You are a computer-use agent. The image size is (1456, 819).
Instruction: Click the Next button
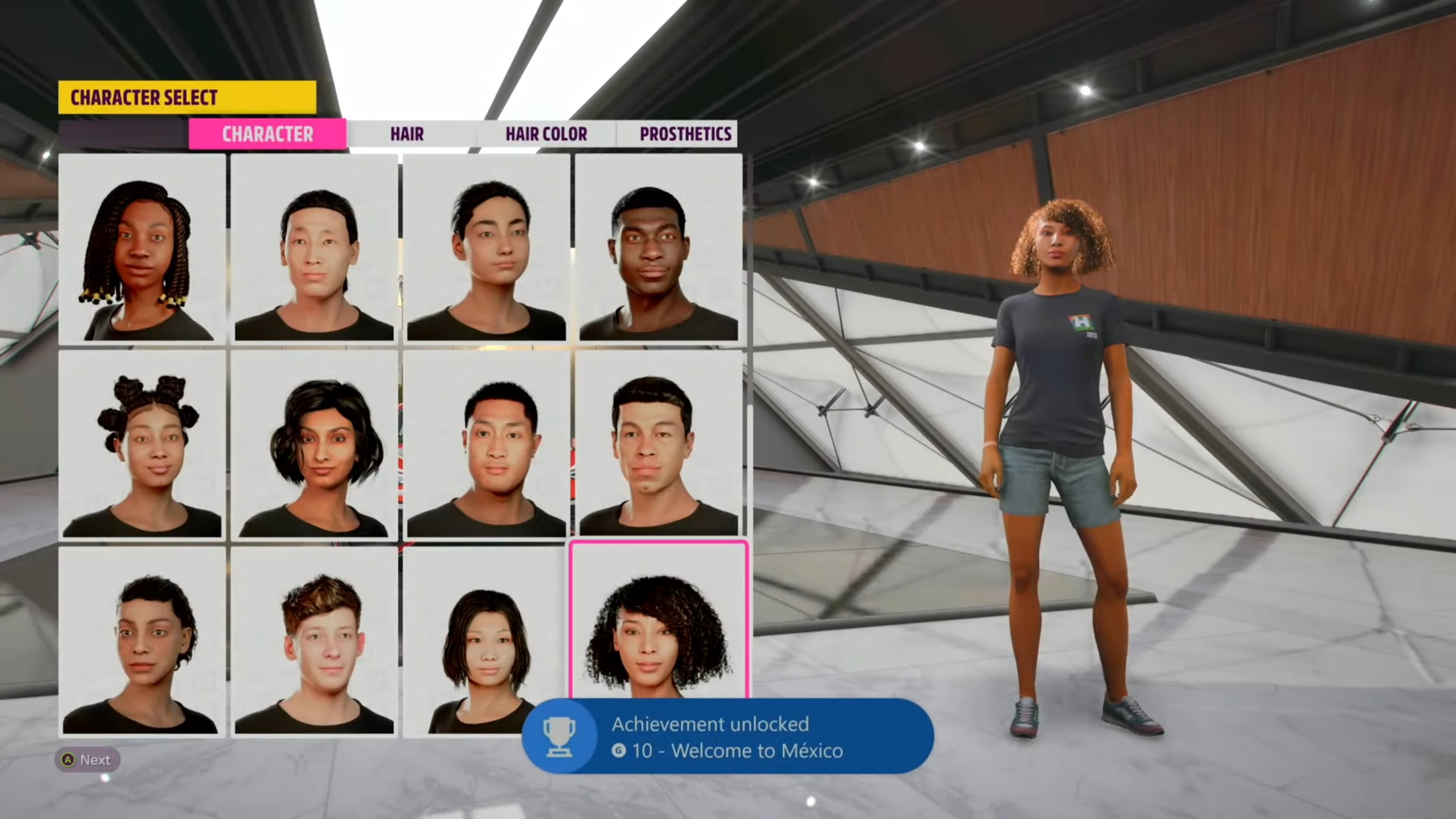point(87,760)
